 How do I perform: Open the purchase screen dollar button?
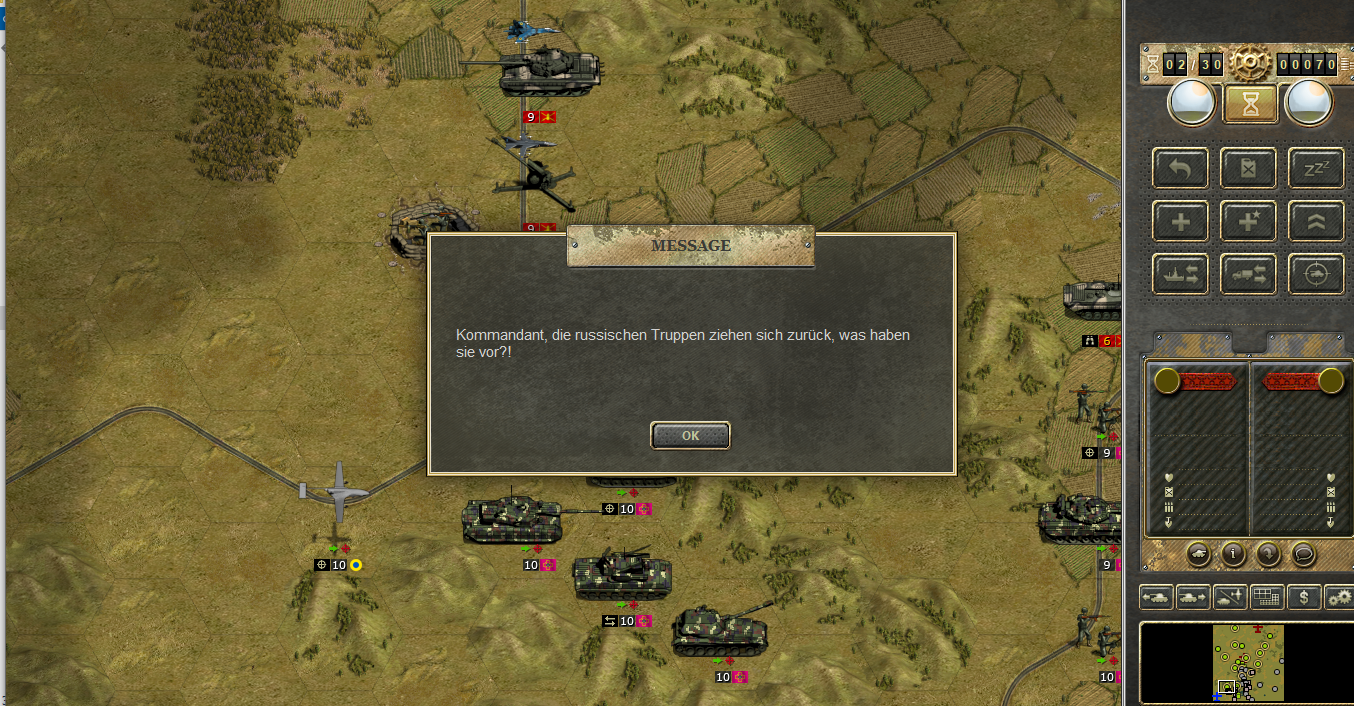click(x=1303, y=598)
